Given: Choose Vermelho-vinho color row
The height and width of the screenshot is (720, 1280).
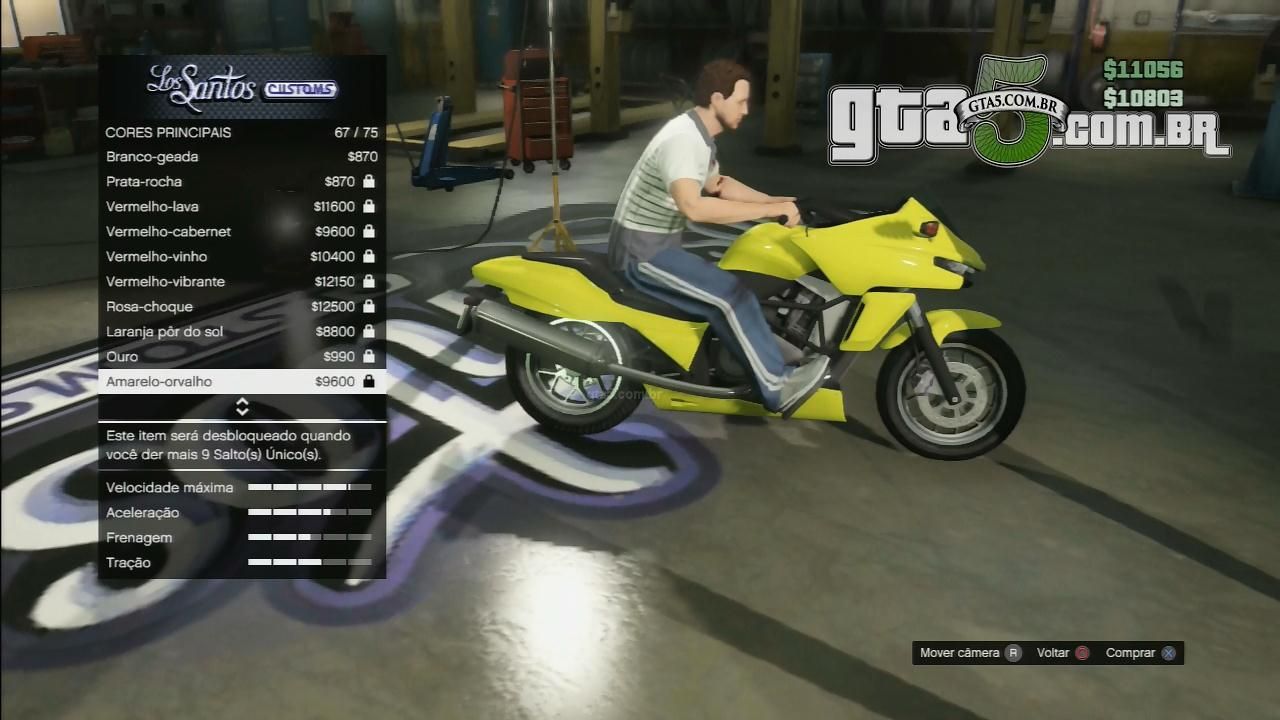Looking at the screenshot, I should tap(242, 257).
